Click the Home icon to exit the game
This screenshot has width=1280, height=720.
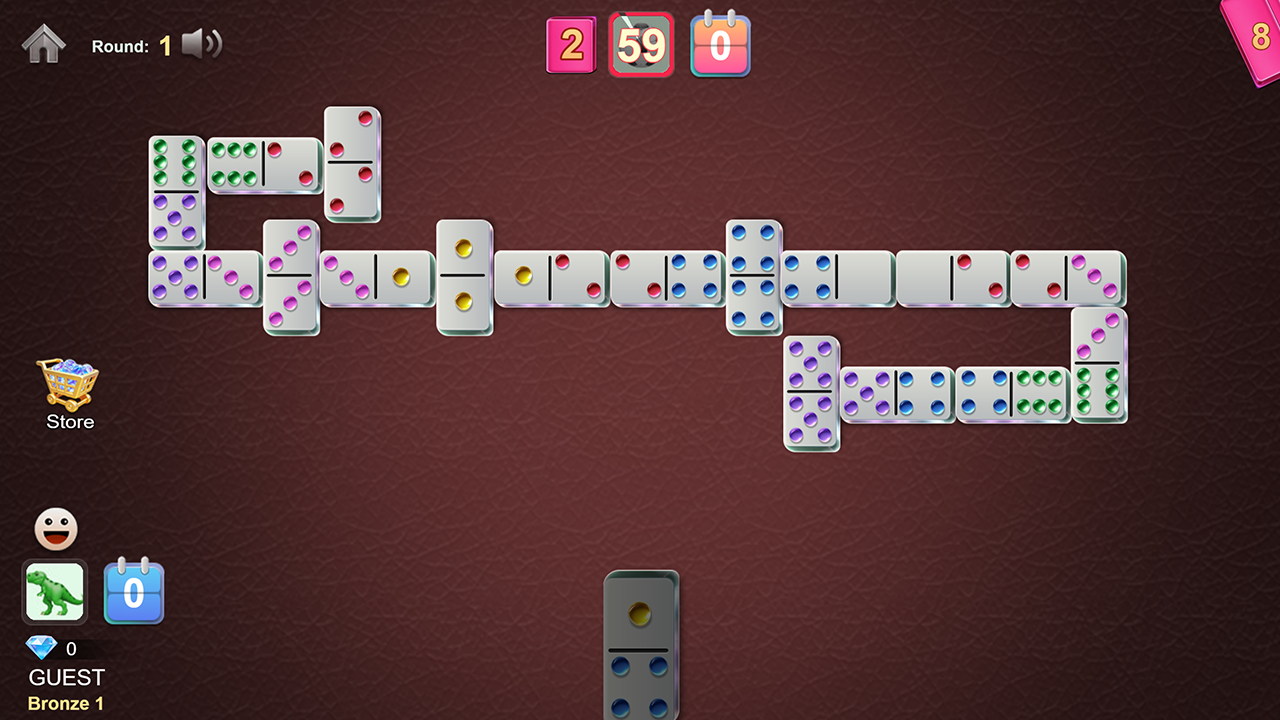pyautogui.click(x=42, y=44)
